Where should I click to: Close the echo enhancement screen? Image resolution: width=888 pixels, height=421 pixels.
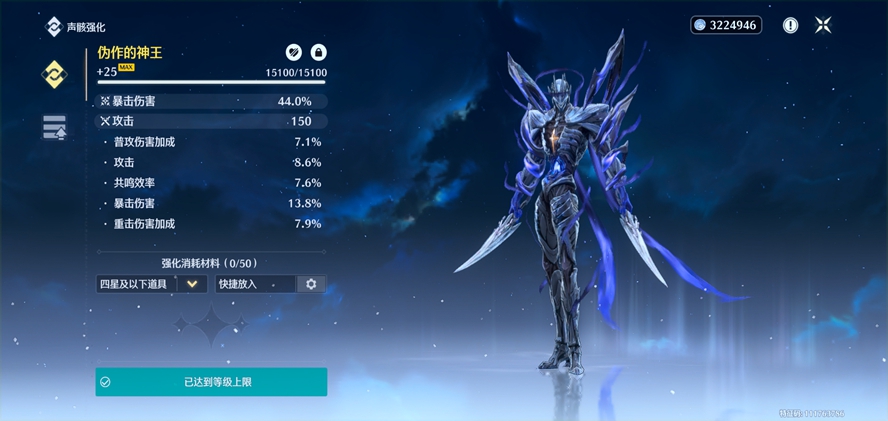pos(823,26)
